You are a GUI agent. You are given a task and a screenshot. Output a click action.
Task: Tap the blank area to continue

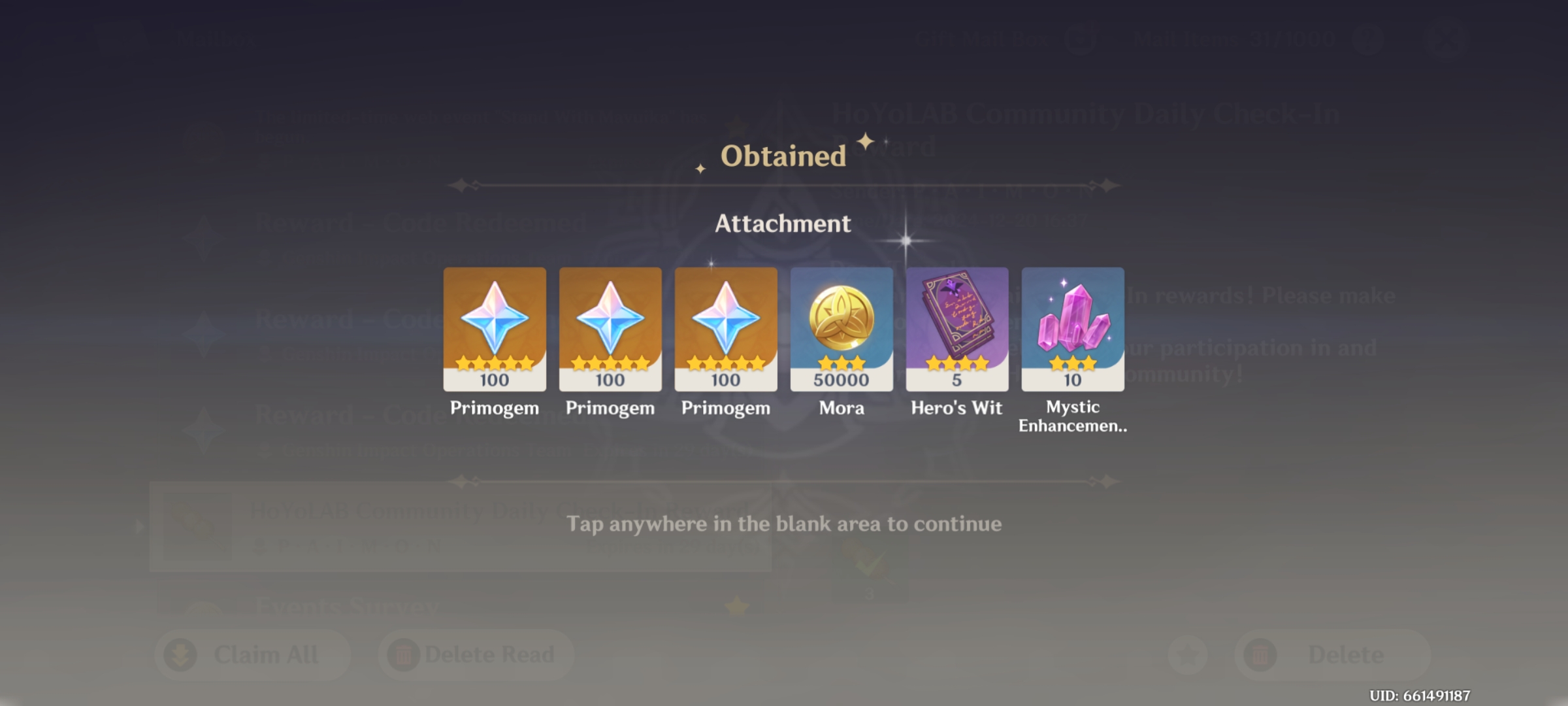coord(784,523)
